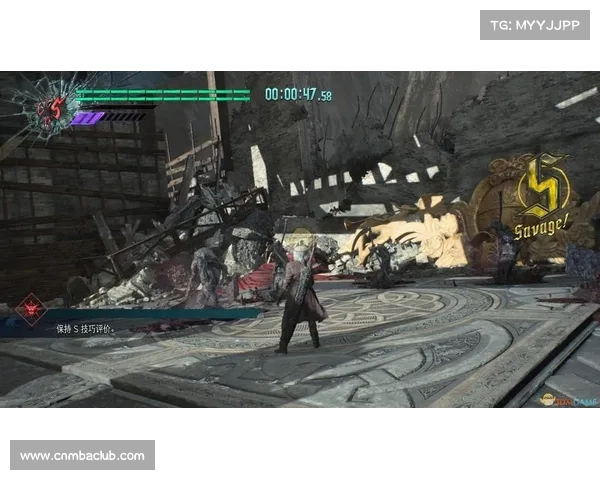Click the TG: MYYJJPP label

(535, 24)
